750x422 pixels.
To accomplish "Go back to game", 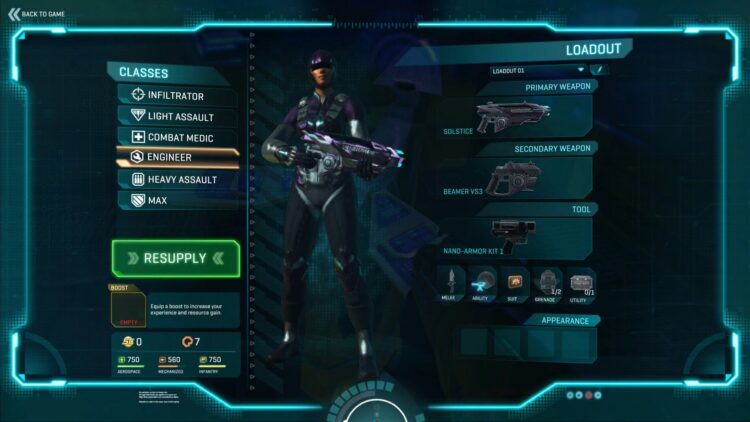I will (37, 13).
